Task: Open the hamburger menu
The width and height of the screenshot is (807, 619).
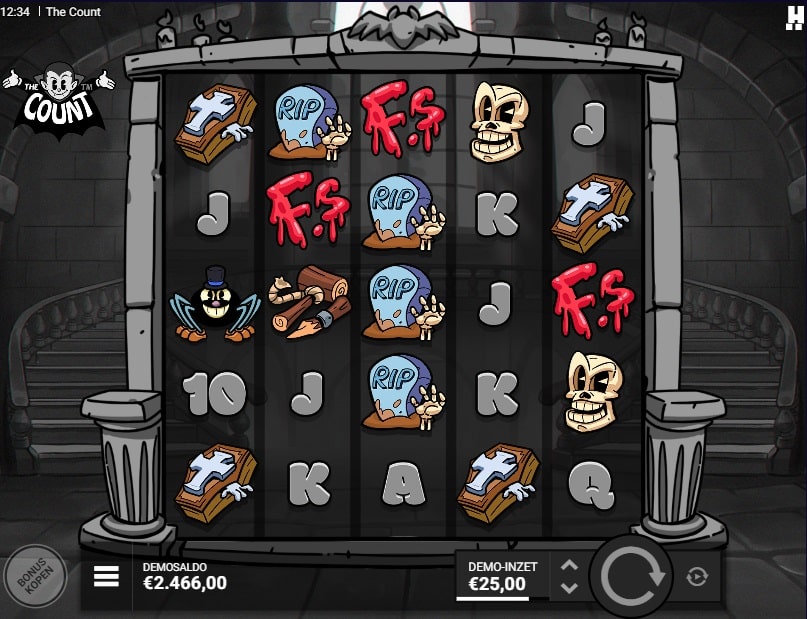Action: [106, 577]
